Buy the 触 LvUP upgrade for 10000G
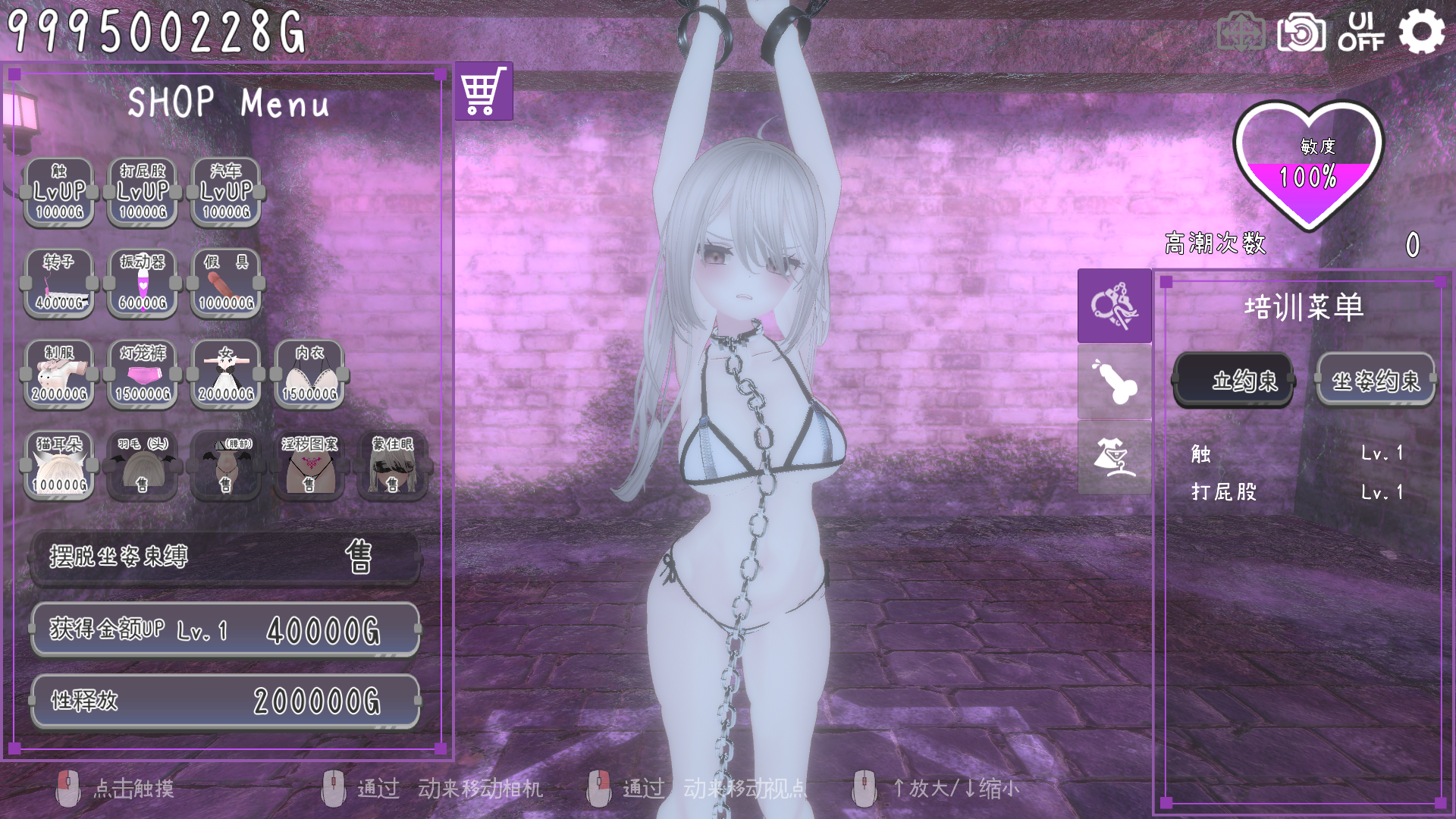Viewport: 1456px width, 819px height. tap(59, 193)
